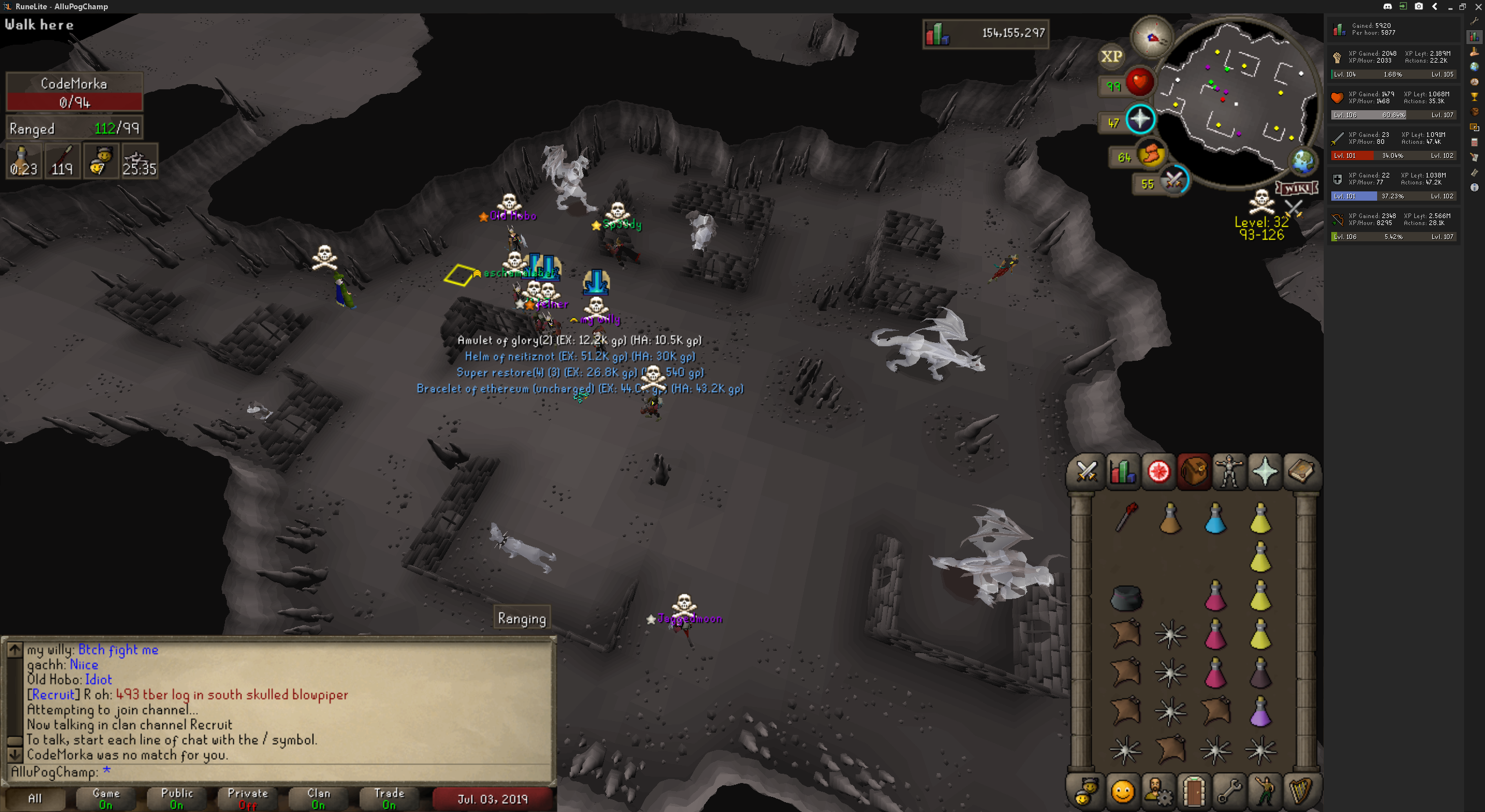The height and width of the screenshot is (812, 1485).
Task: Activate the special attack orb
Action: 1174,181
